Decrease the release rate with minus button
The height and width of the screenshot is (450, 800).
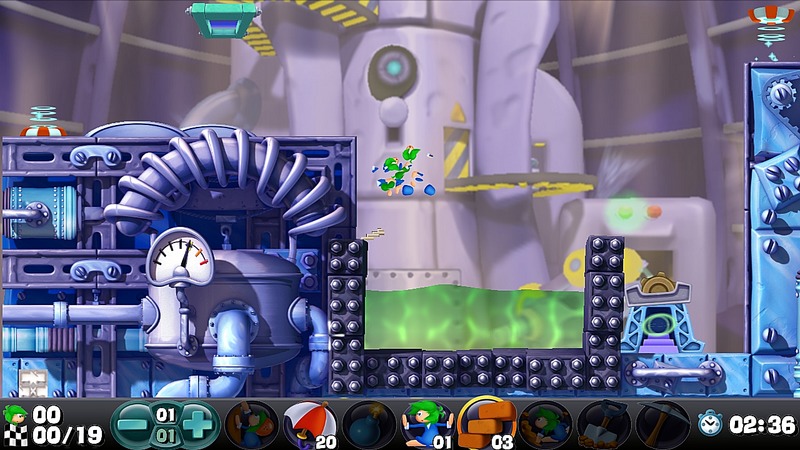pyautogui.click(x=132, y=423)
